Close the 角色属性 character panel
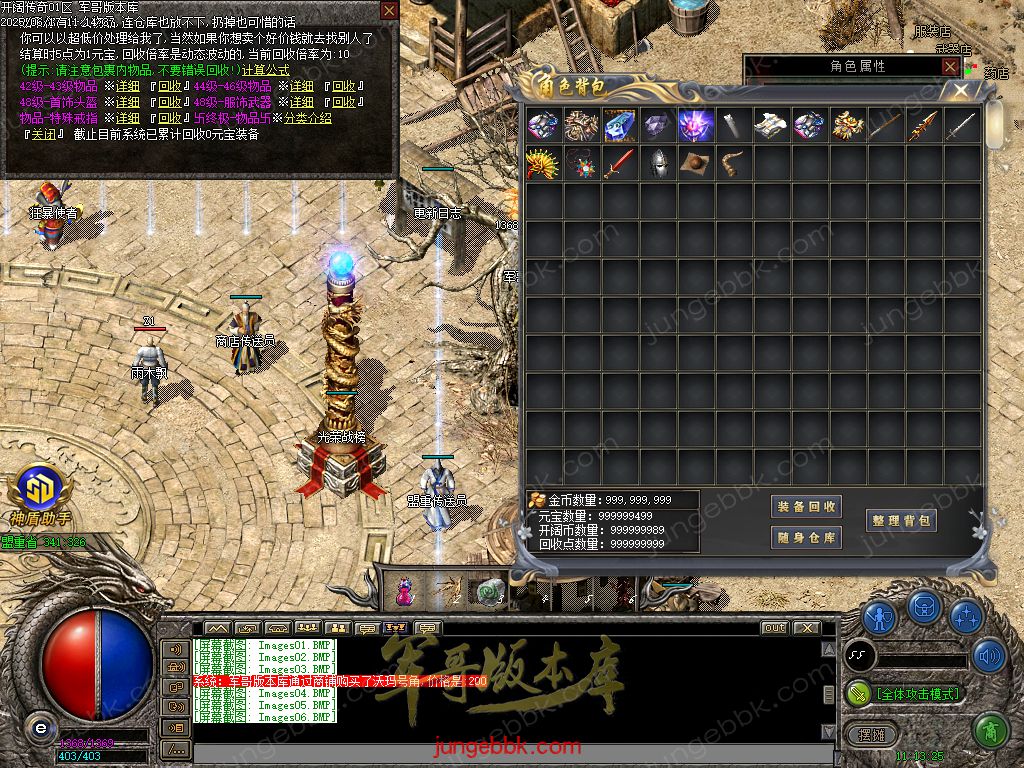The image size is (1024, 768). [x=950, y=66]
